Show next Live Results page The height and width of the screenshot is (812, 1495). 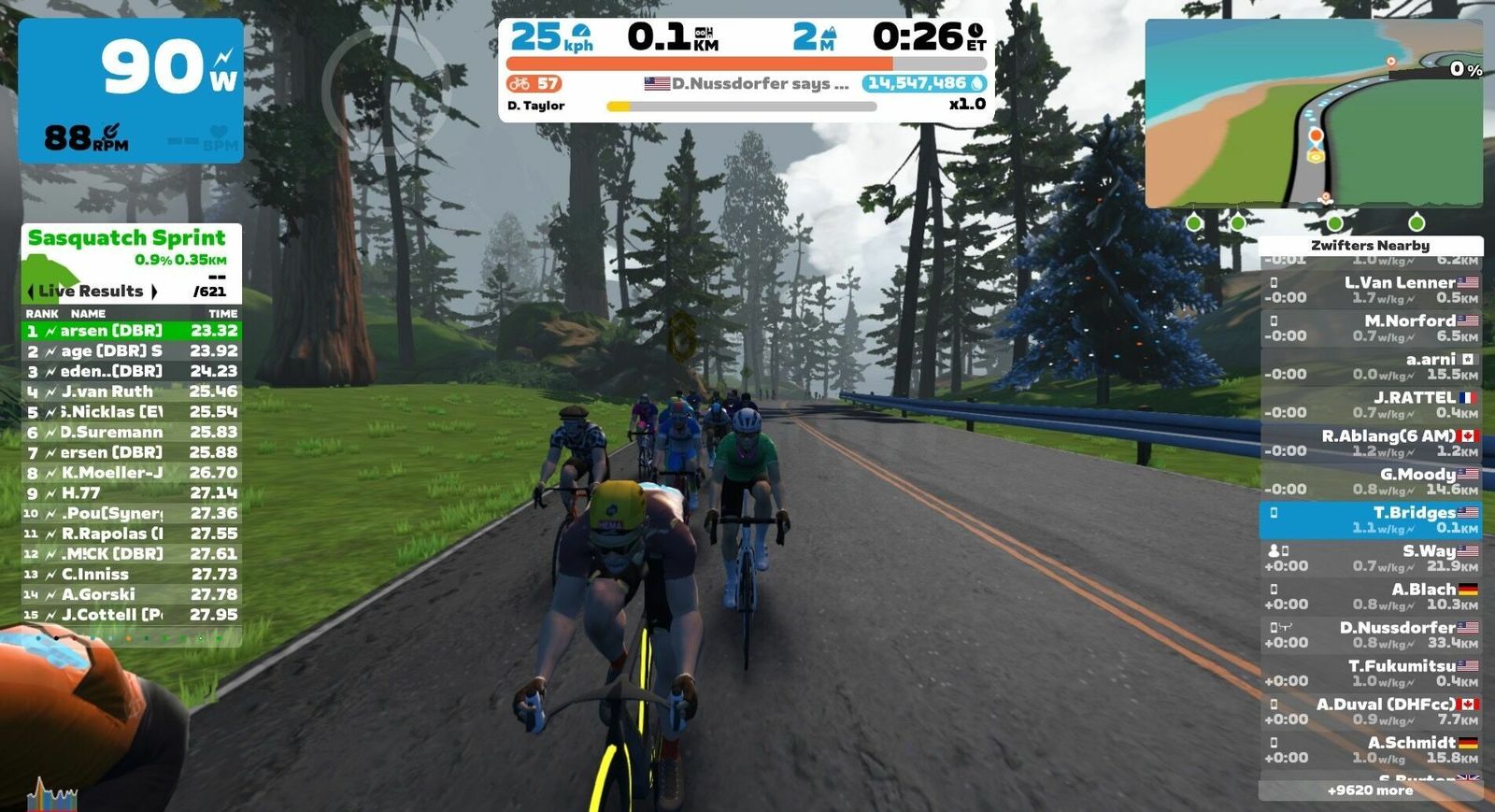(154, 292)
